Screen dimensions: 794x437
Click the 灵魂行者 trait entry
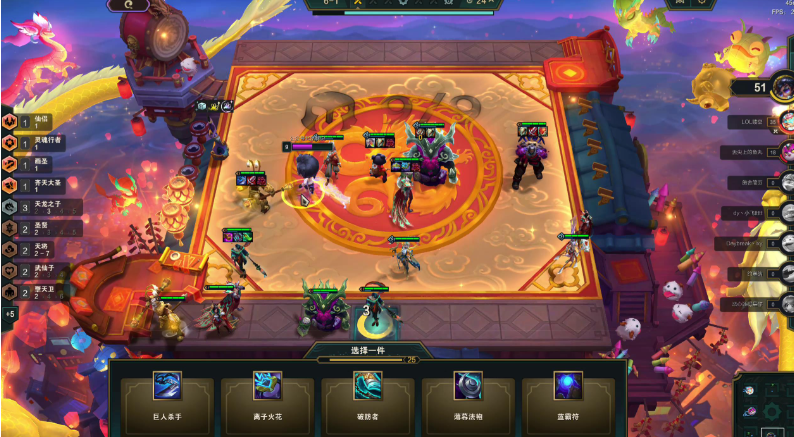(x=30, y=142)
